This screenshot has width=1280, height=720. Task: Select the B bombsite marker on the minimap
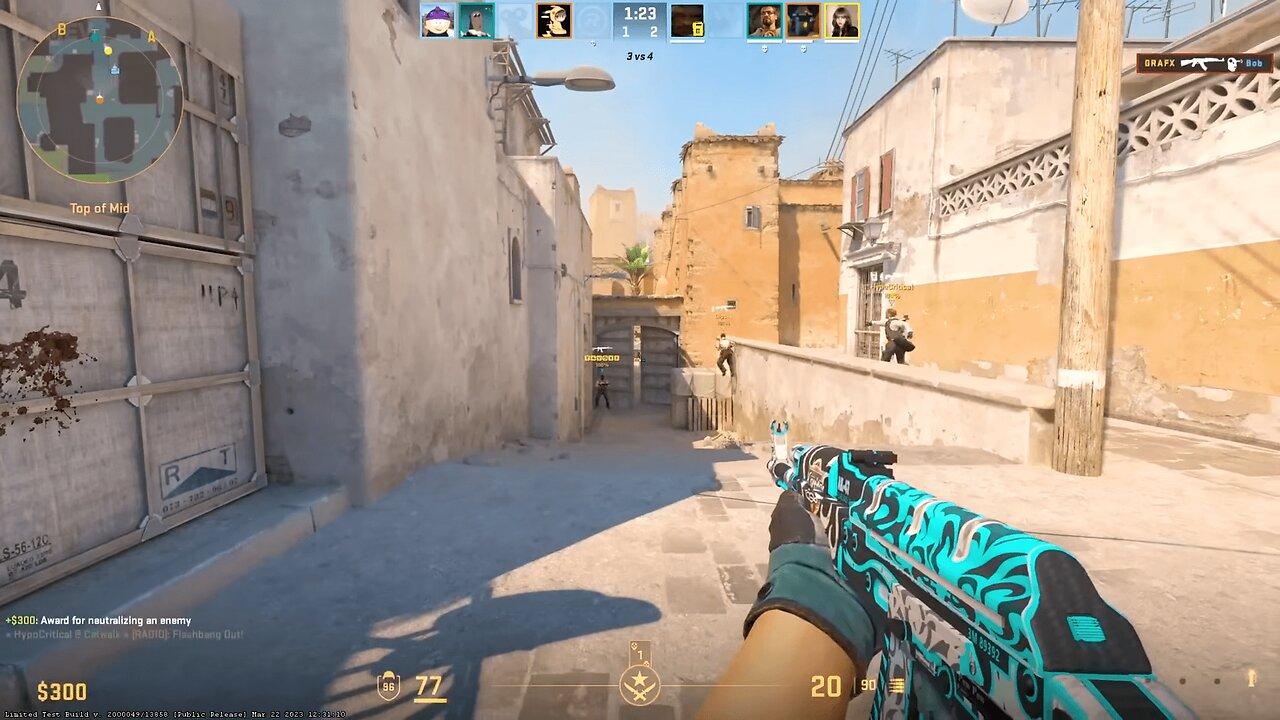click(62, 30)
